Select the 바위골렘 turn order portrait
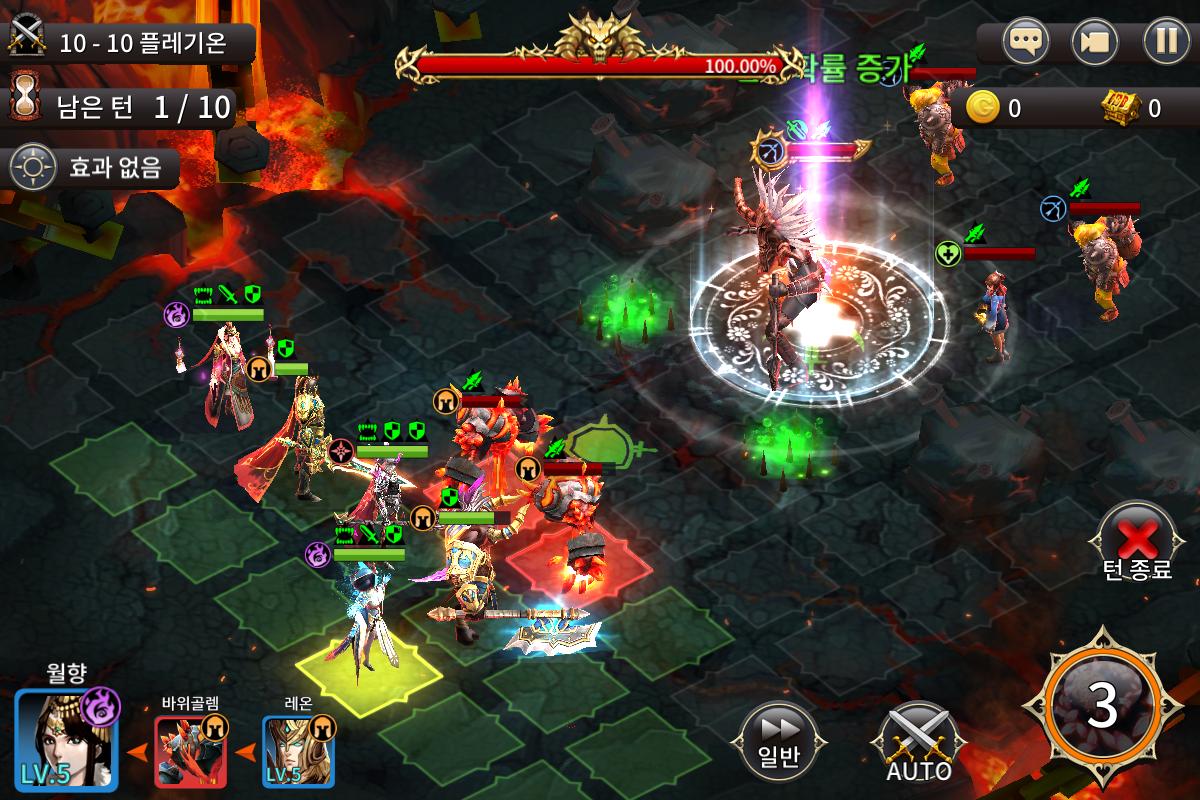The height and width of the screenshot is (800, 1200). pyautogui.click(x=190, y=751)
